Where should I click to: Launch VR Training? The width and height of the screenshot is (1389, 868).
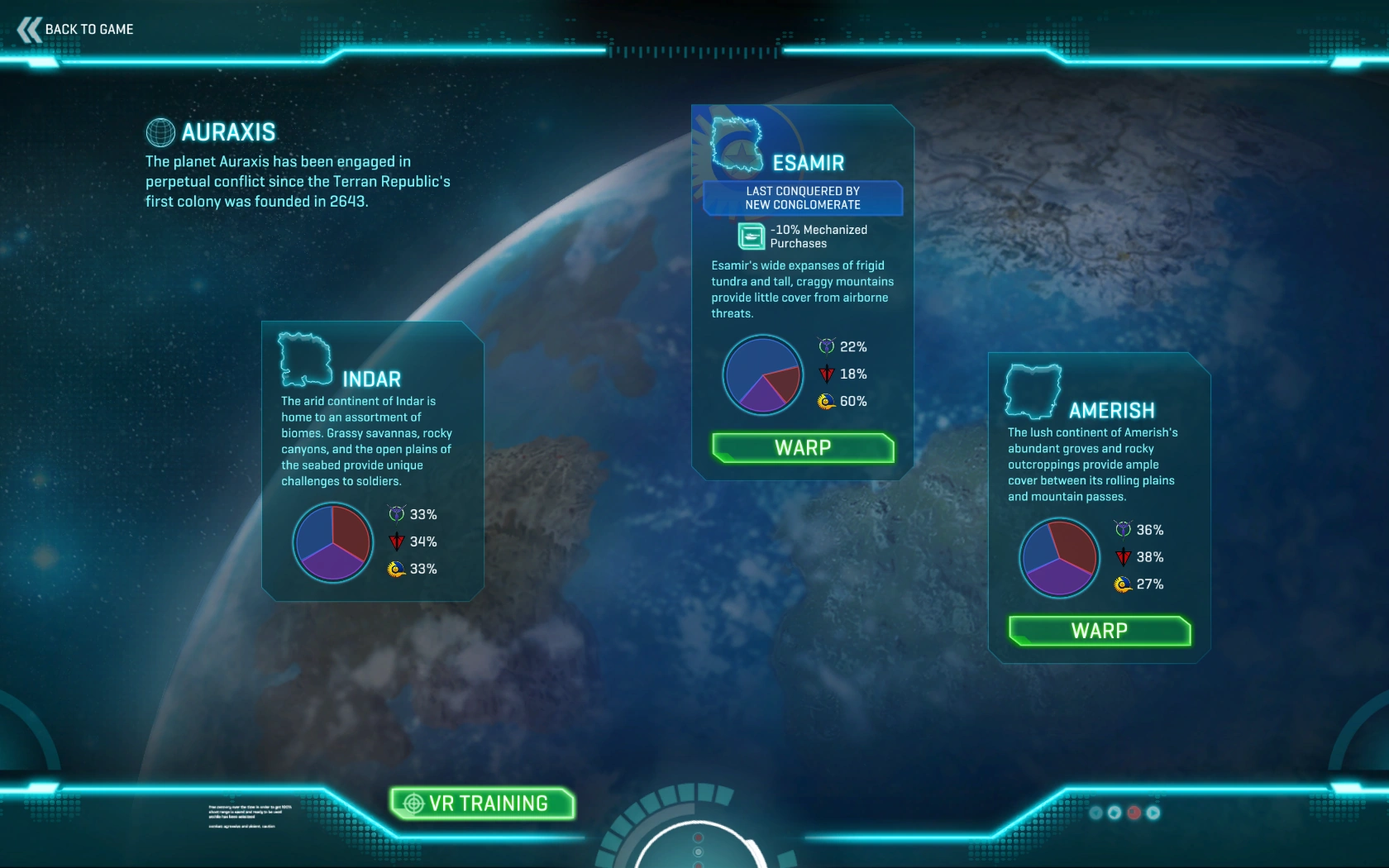[483, 803]
